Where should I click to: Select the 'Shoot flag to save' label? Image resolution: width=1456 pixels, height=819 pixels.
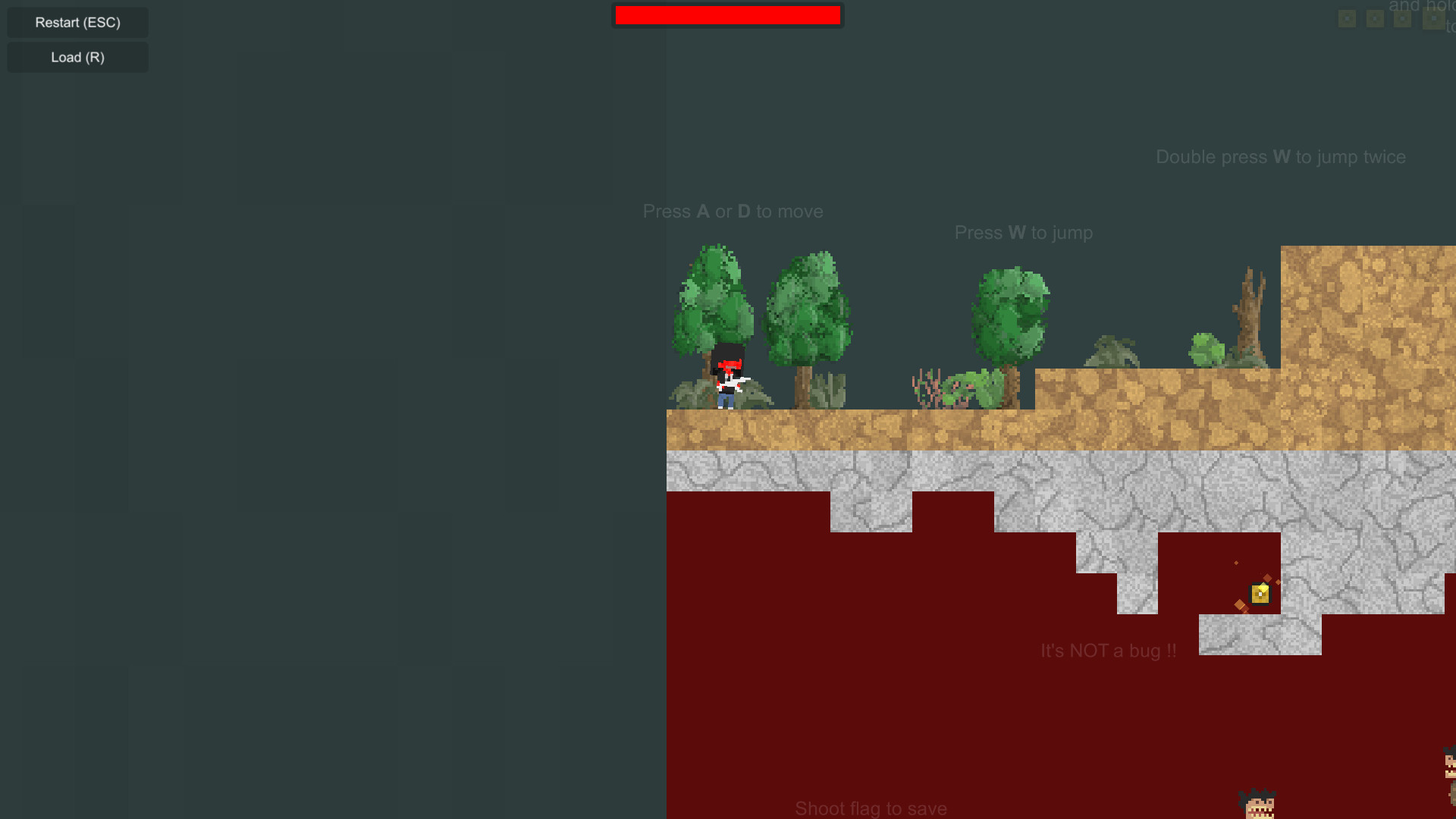871,808
